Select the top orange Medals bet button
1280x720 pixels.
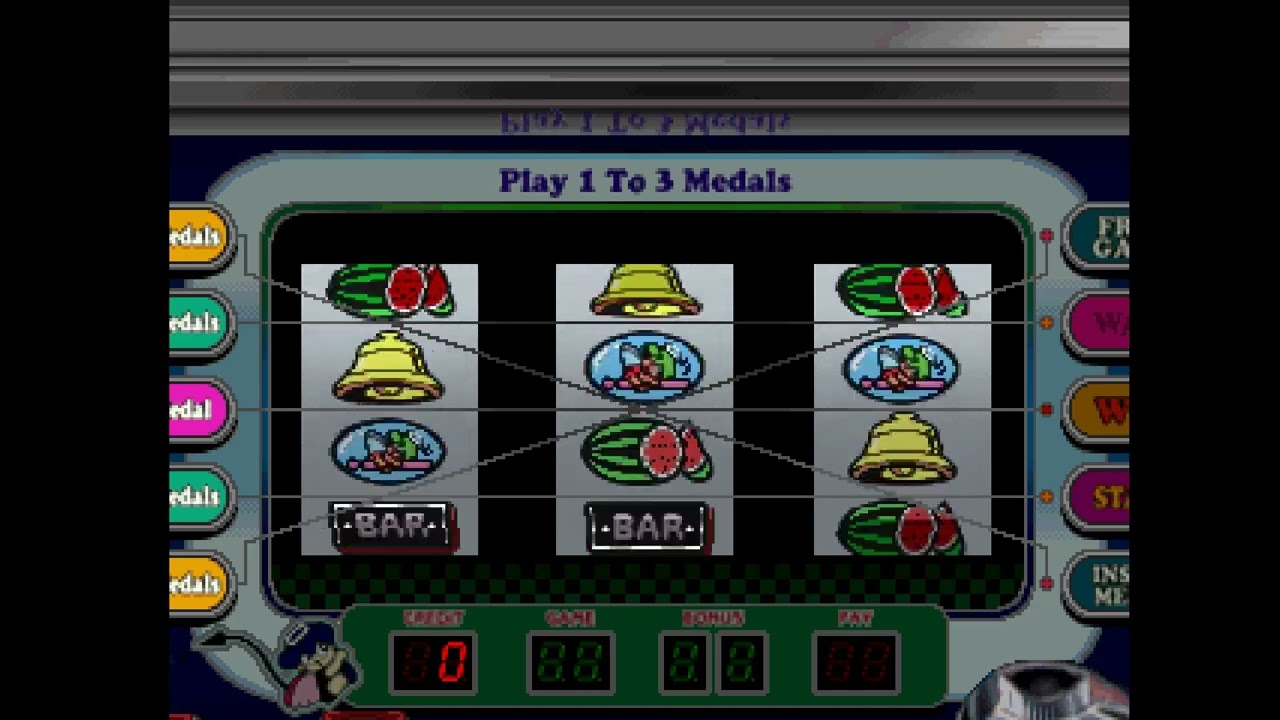click(195, 236)
